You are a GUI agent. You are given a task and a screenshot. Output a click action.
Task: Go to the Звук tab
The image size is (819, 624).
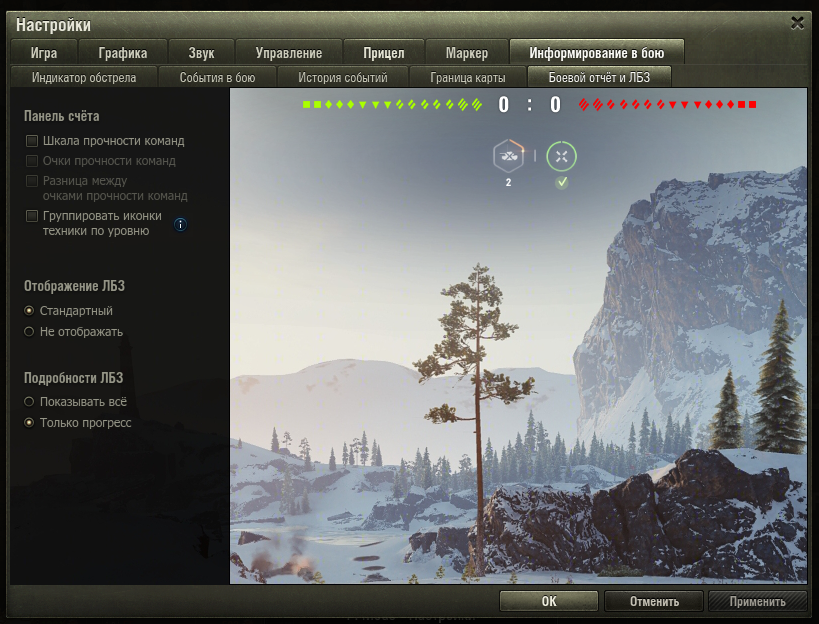[x=201, y=53]
